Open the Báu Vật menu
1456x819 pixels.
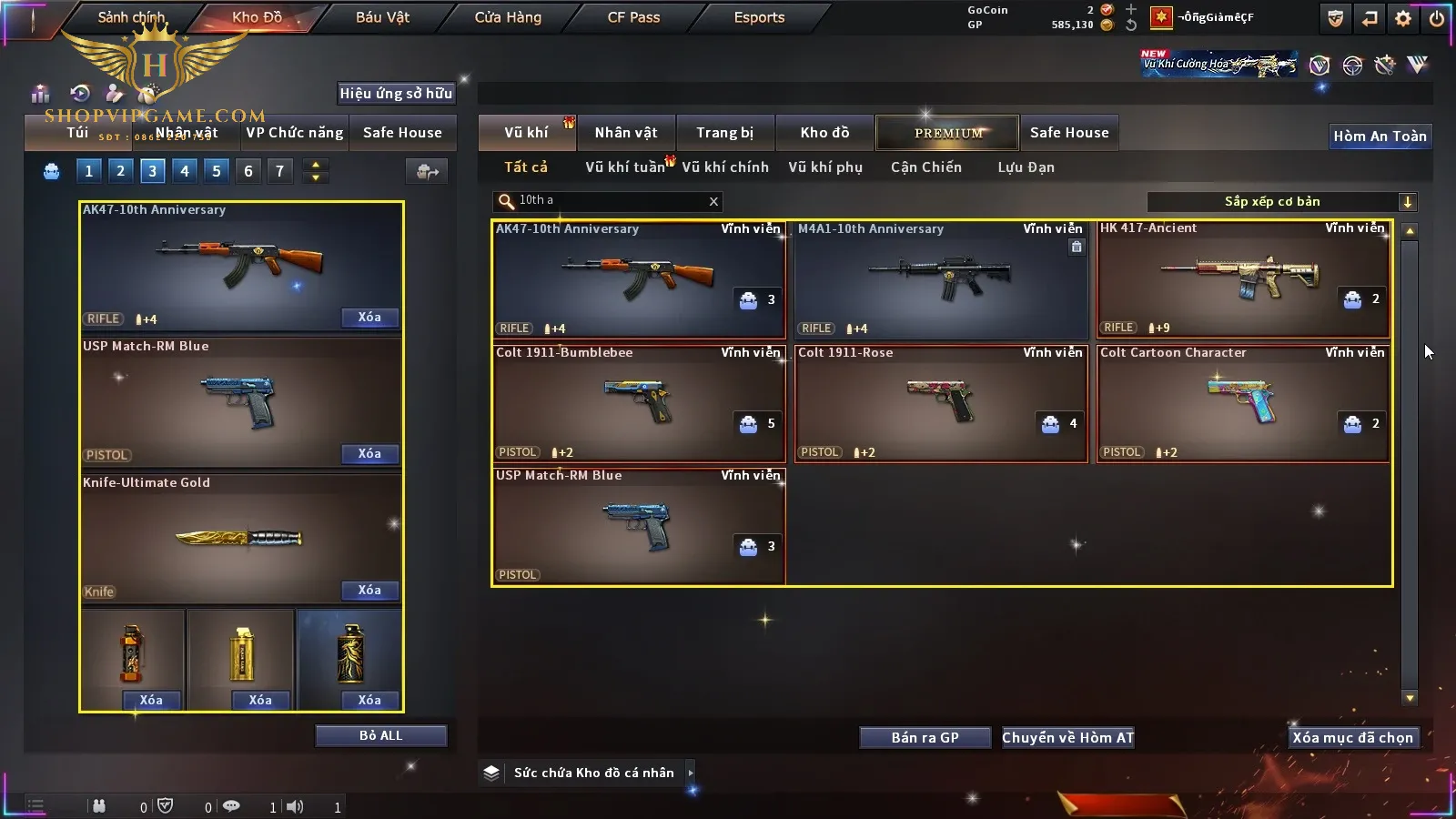[x=382, y=17]
